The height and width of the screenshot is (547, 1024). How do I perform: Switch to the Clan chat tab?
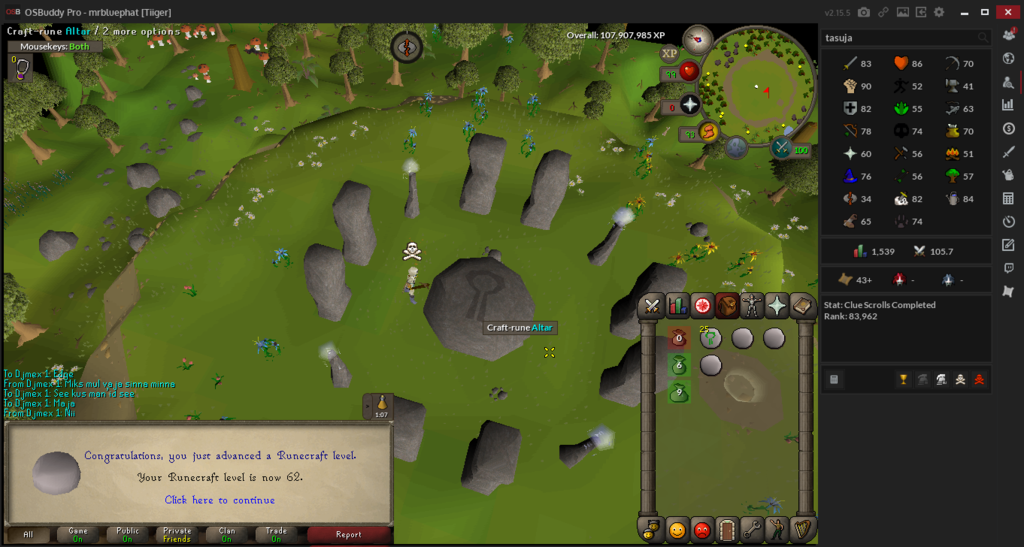(227, 534)
